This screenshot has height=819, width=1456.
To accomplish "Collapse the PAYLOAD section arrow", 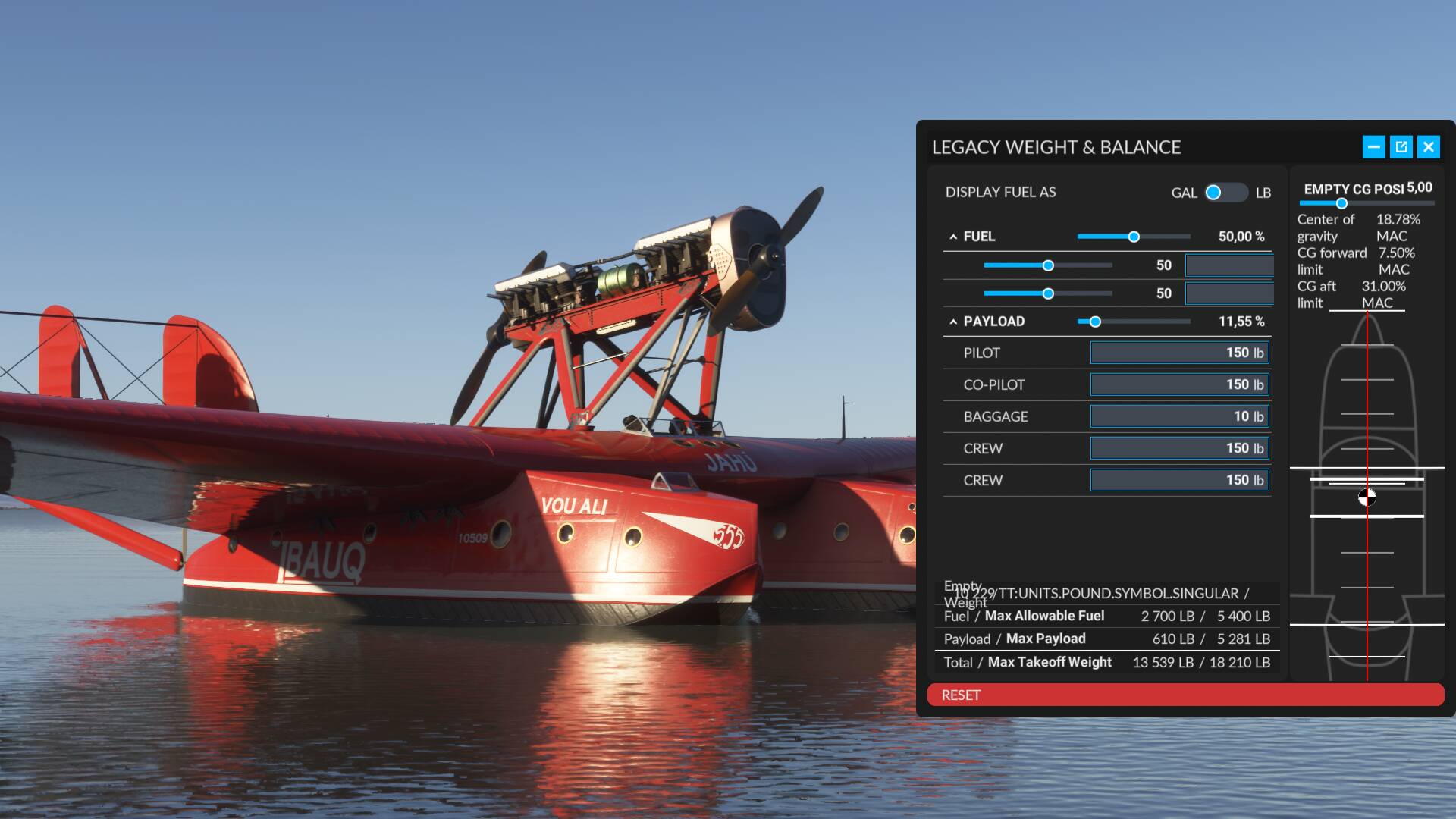I will (x=953, y=322).
